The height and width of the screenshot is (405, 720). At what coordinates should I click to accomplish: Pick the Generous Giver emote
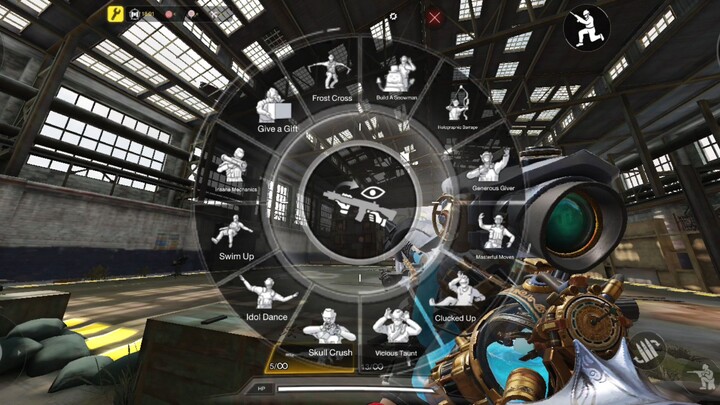click(492, 168)
